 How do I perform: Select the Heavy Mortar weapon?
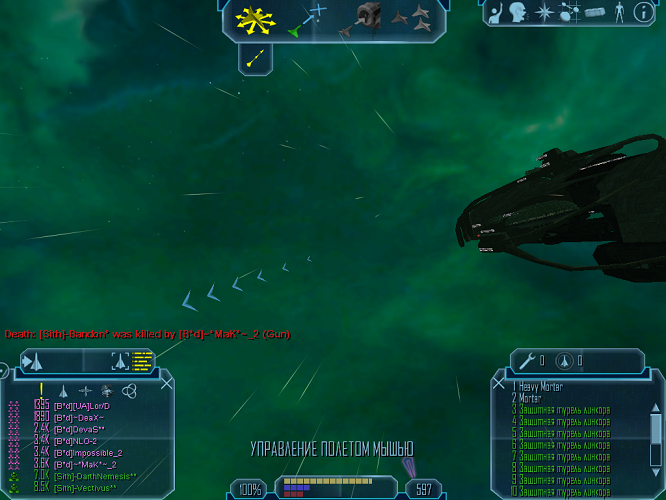(x=540, y=386)
